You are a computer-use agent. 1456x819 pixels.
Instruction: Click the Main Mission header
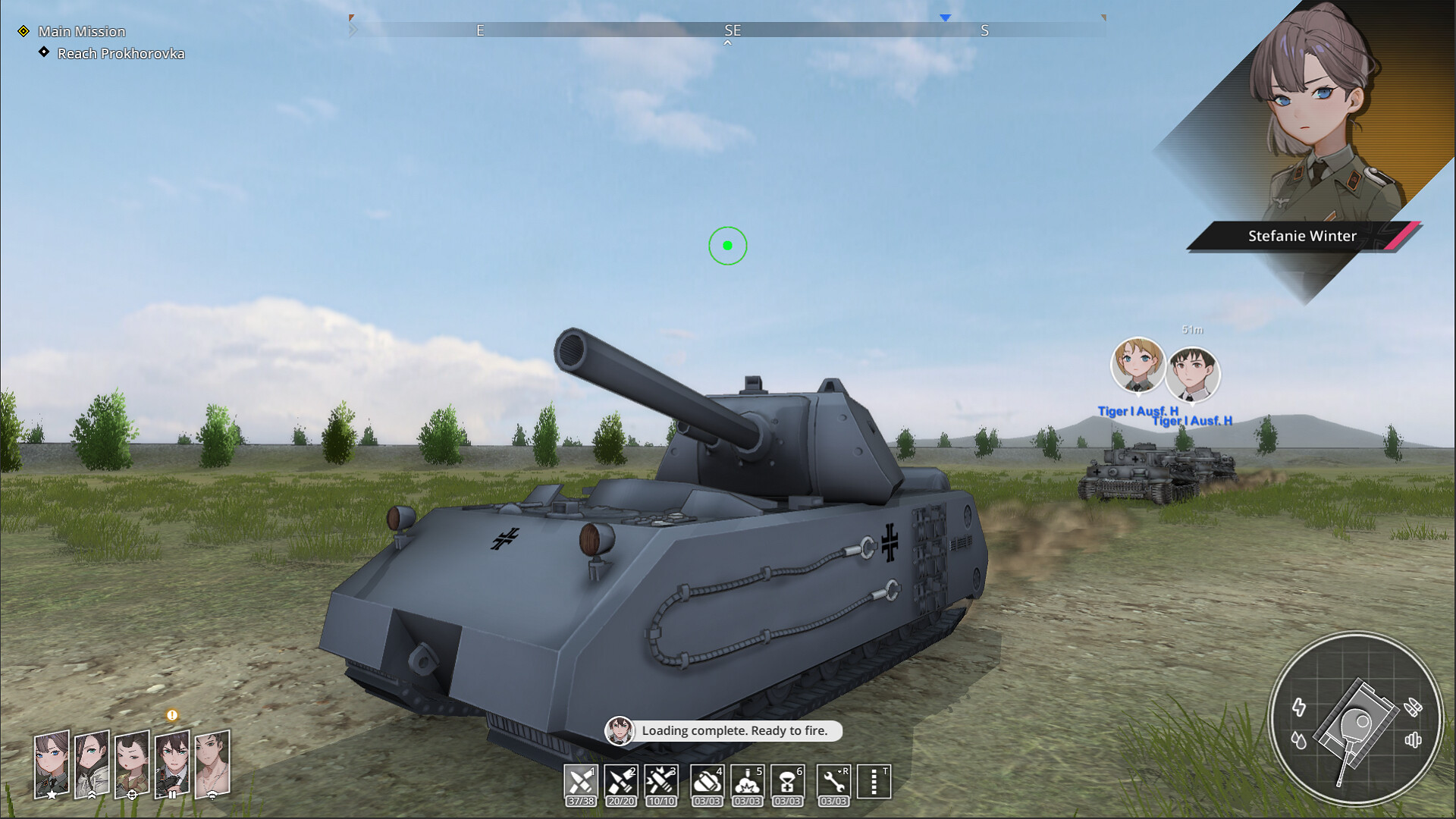[83, 32]
